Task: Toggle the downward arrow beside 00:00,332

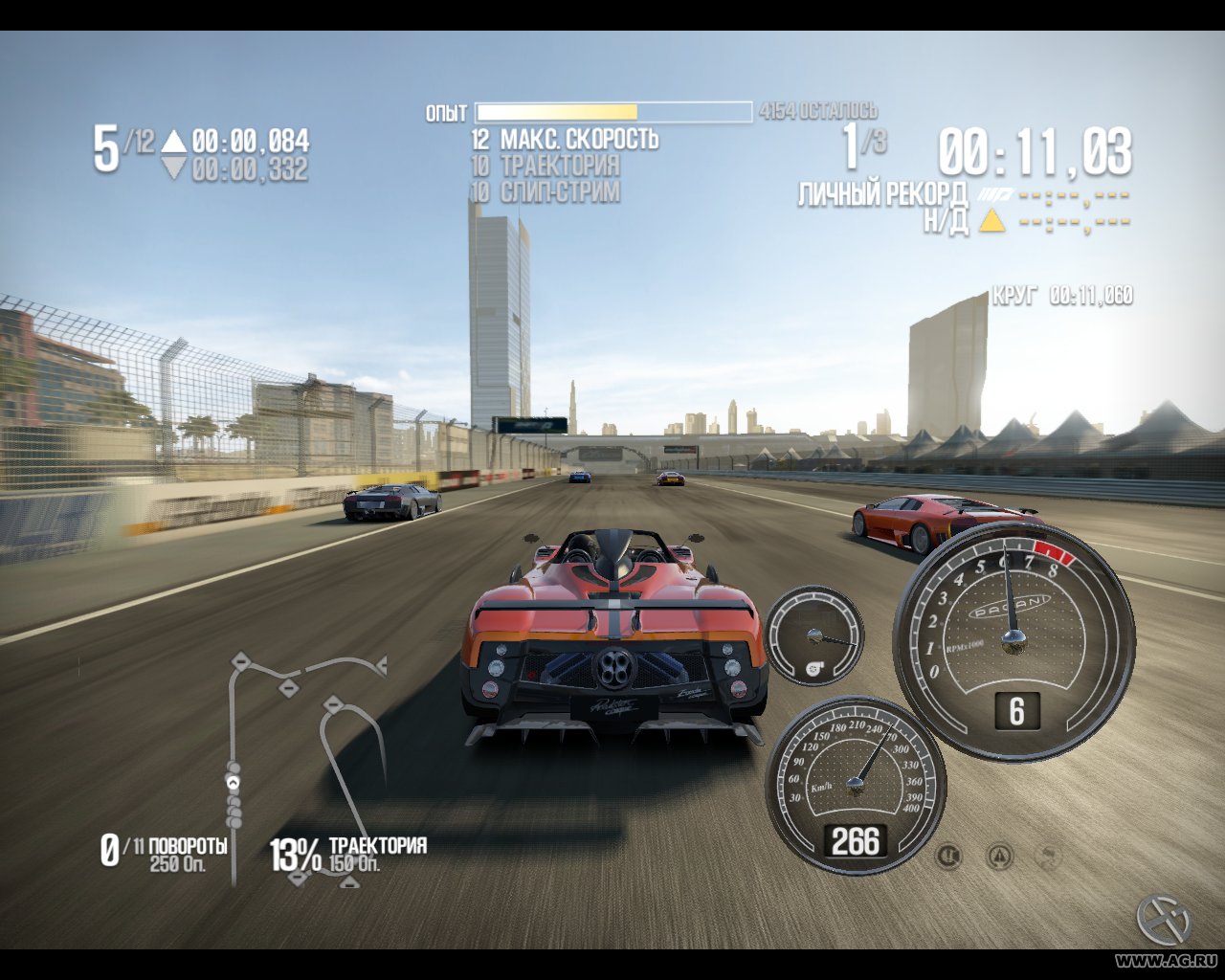Action: 173,165
